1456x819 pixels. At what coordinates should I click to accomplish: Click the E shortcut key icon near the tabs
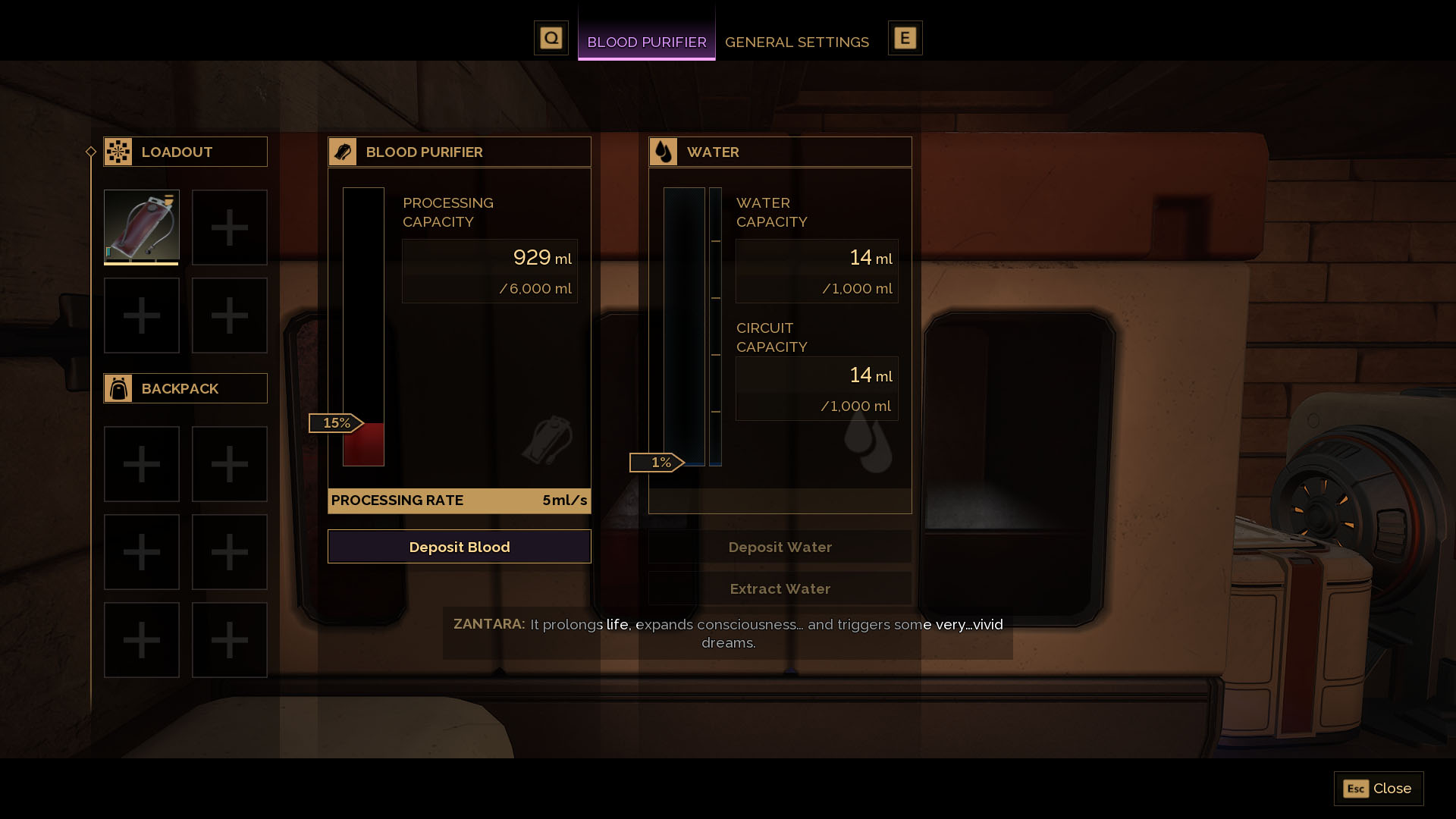pyautogui.click(x=905, y=37)
